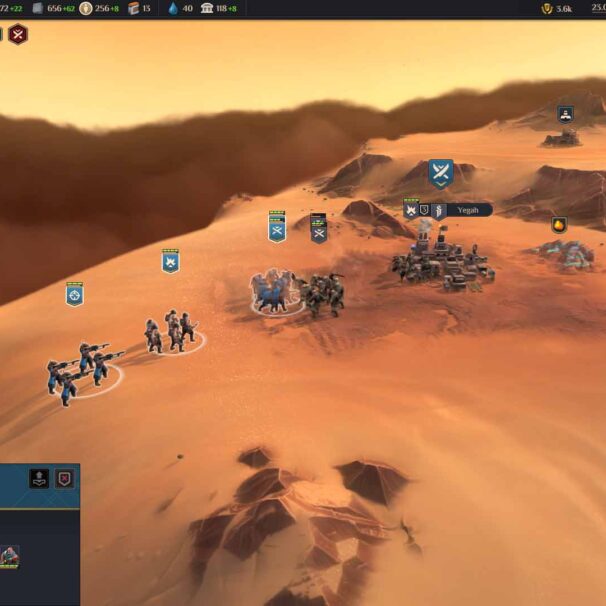The width and height of the screenshot is (606, 606).
Task: Click the hegemony score icon showing 5.6k
Action: coord(546,8)
